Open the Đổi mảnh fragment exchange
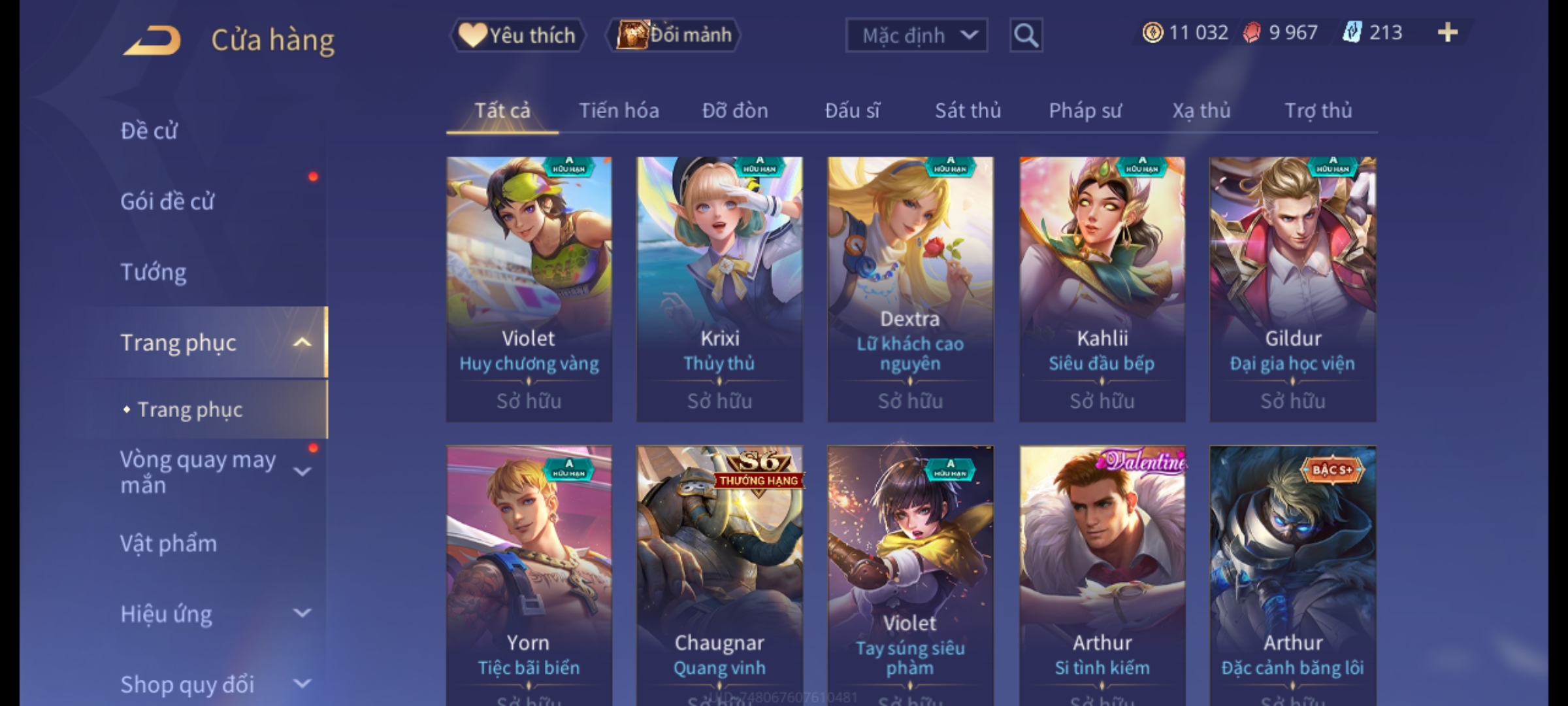Screen dimensions: 1568x706 674,35
